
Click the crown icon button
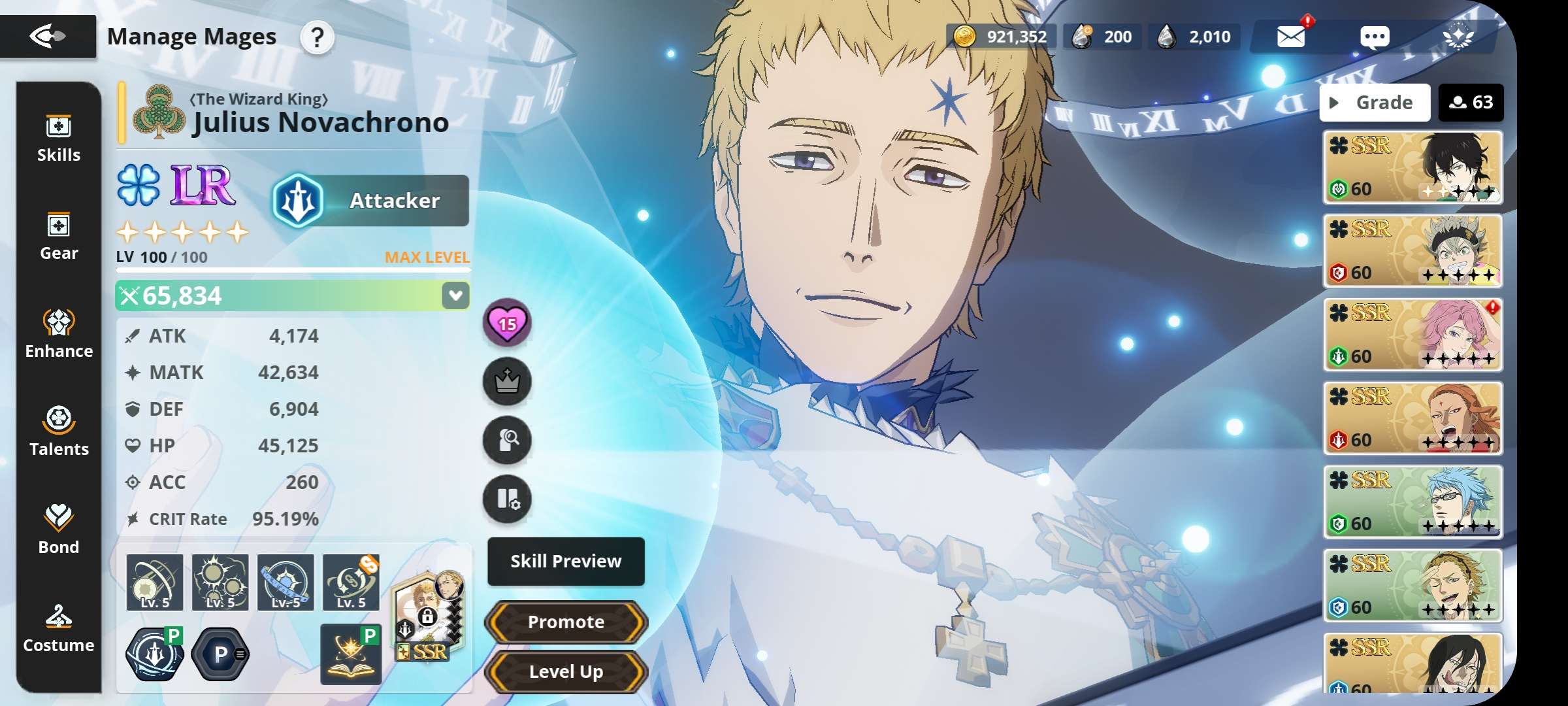tap(507, 382)
